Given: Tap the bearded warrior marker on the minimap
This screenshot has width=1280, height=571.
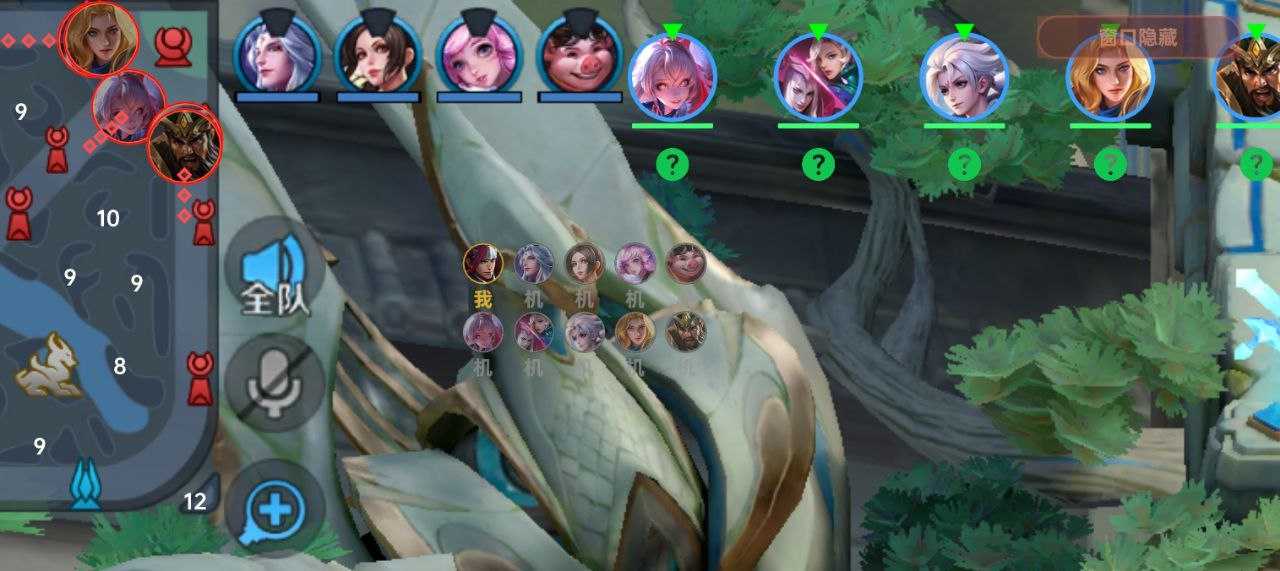Looking at the screenshot, I should click(184, 143).
